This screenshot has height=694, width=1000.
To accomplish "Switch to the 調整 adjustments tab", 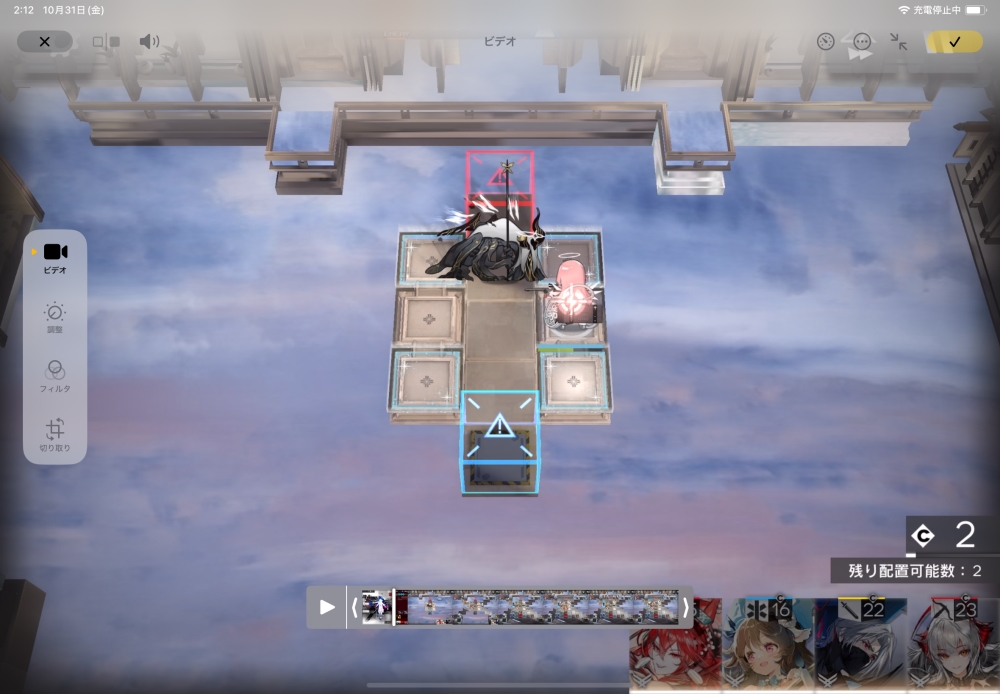I will [55, 318].
